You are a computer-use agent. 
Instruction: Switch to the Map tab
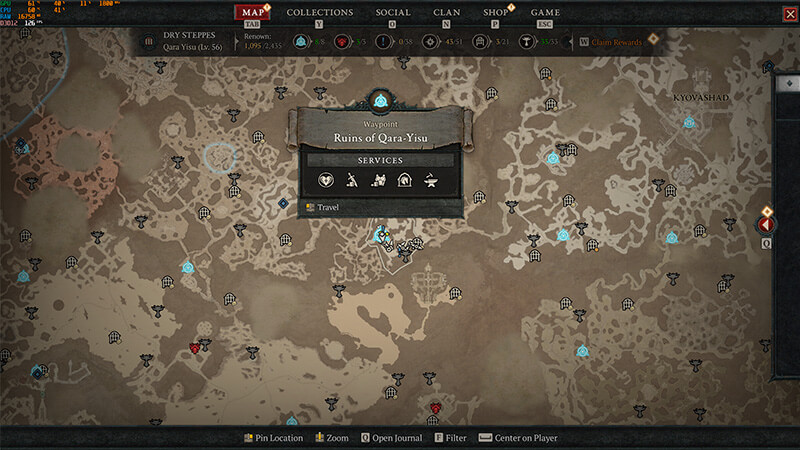tap(252, 12)
